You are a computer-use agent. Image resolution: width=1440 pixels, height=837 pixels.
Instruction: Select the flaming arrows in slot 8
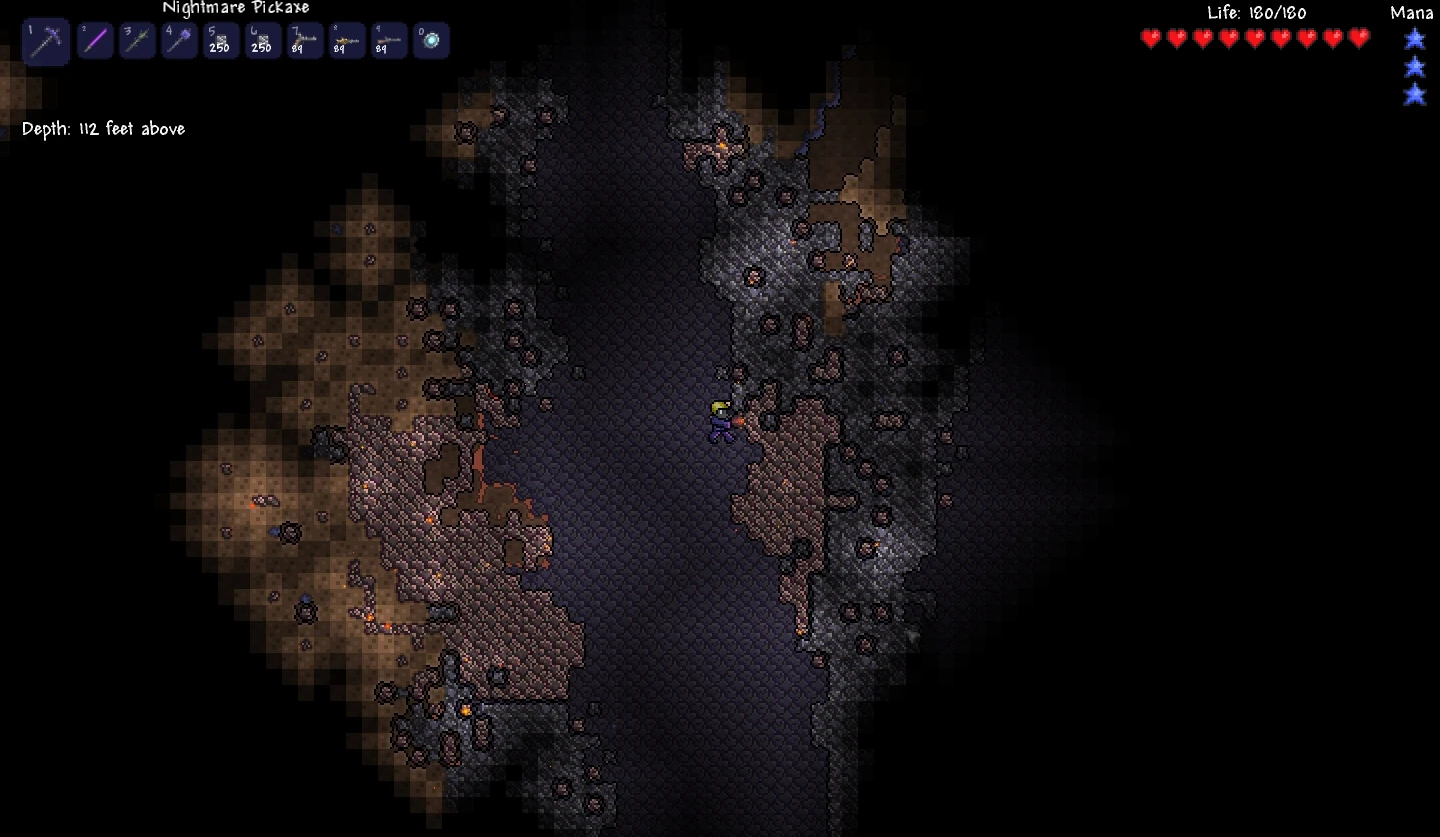click(346, 40)
